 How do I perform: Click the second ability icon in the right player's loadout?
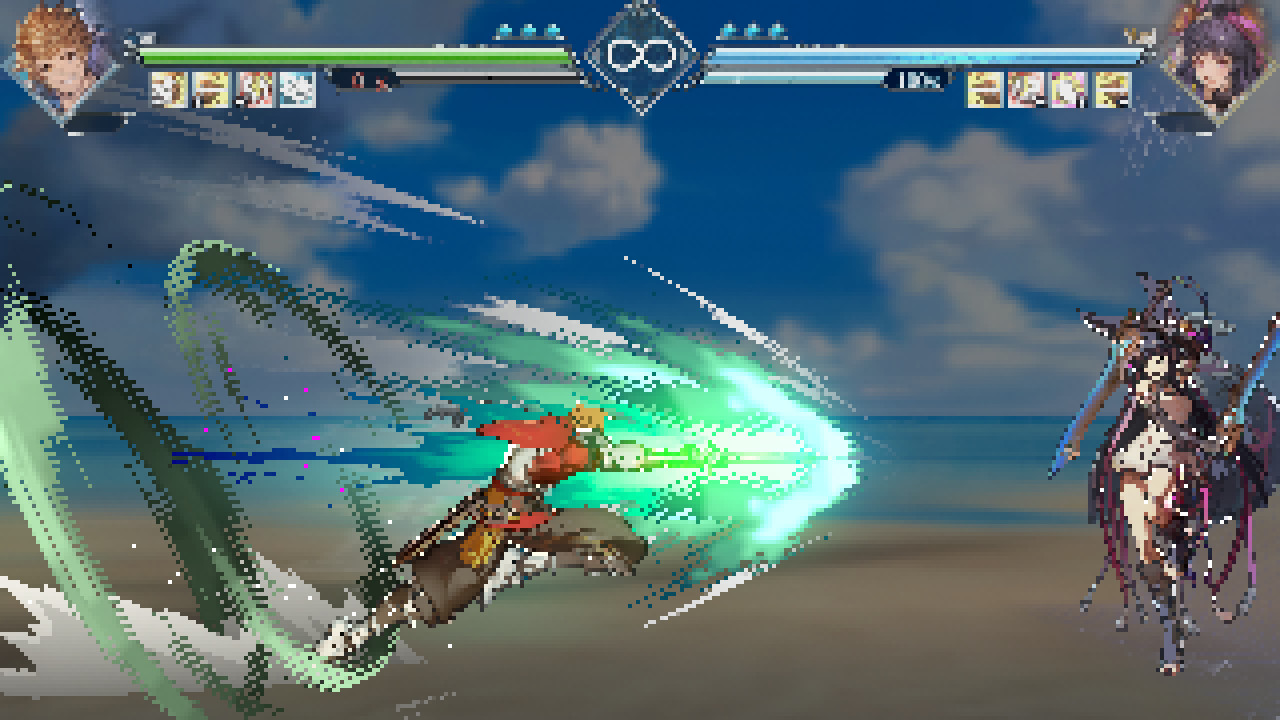coord(1025,90)
